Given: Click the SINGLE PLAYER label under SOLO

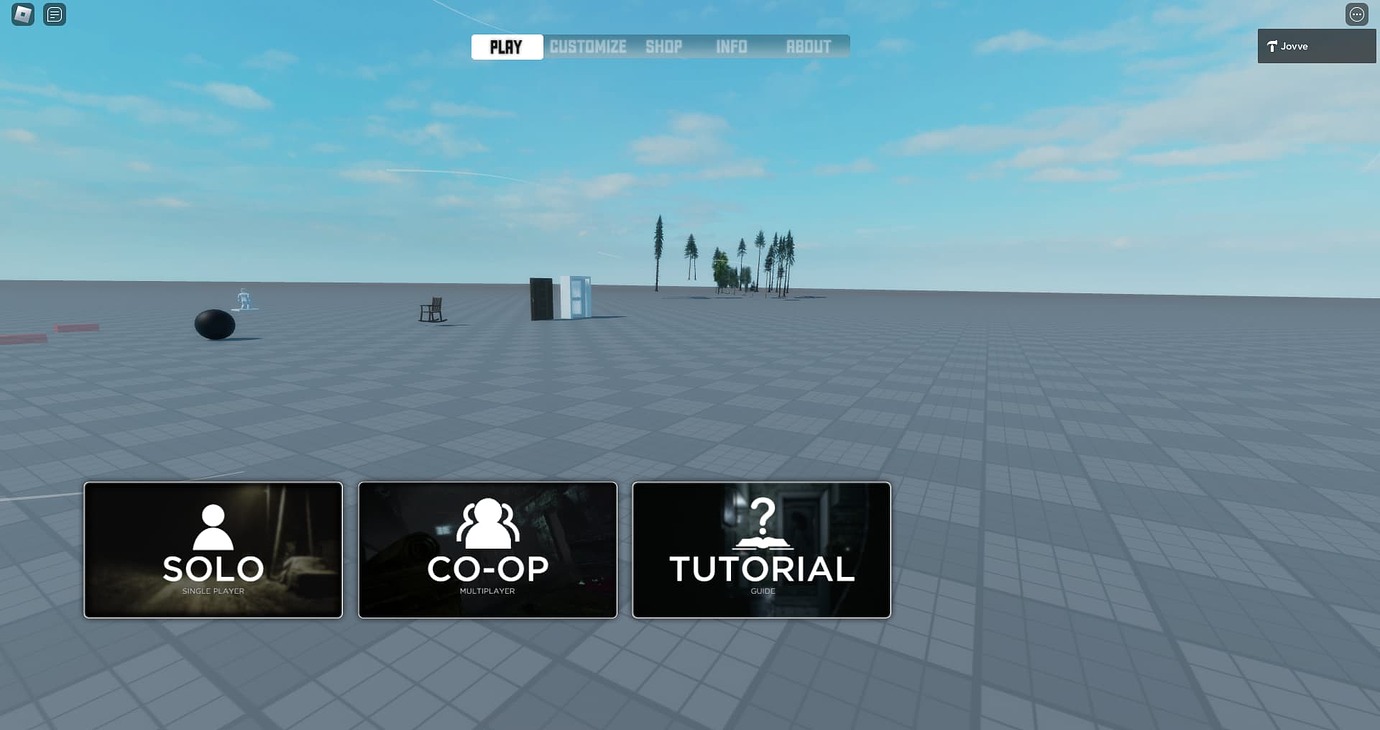Looking at the screenshot, I should pos(212,591).
